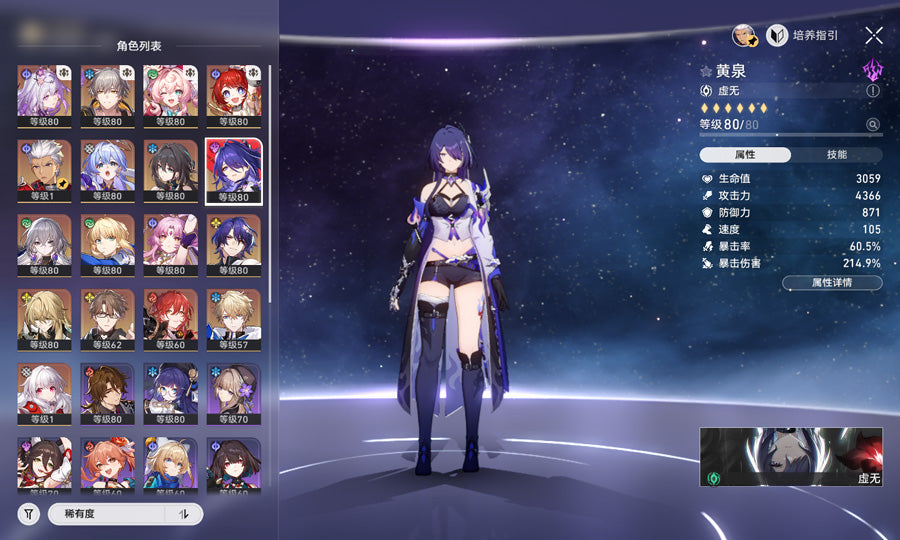900x540 pixels.
Task: Open the character list filter funnel
Action: coord(28,514)
